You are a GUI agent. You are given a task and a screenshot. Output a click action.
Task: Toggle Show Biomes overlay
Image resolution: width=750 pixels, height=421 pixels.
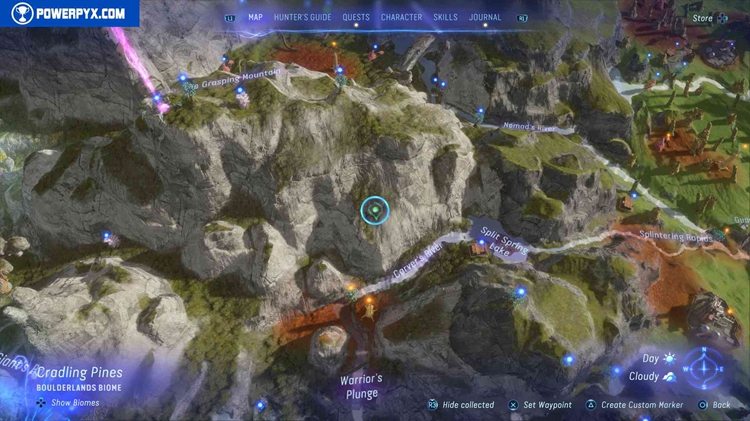(x=68, y=403)
